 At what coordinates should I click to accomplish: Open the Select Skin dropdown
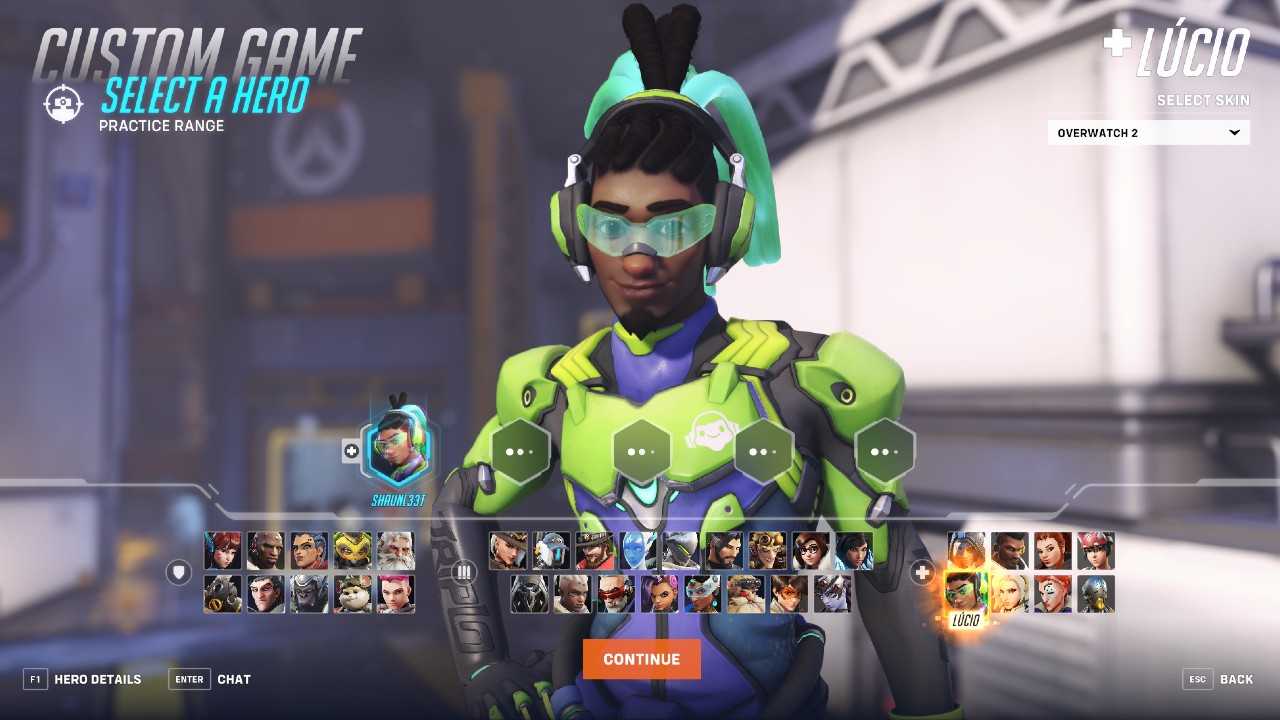[1148, 133]
